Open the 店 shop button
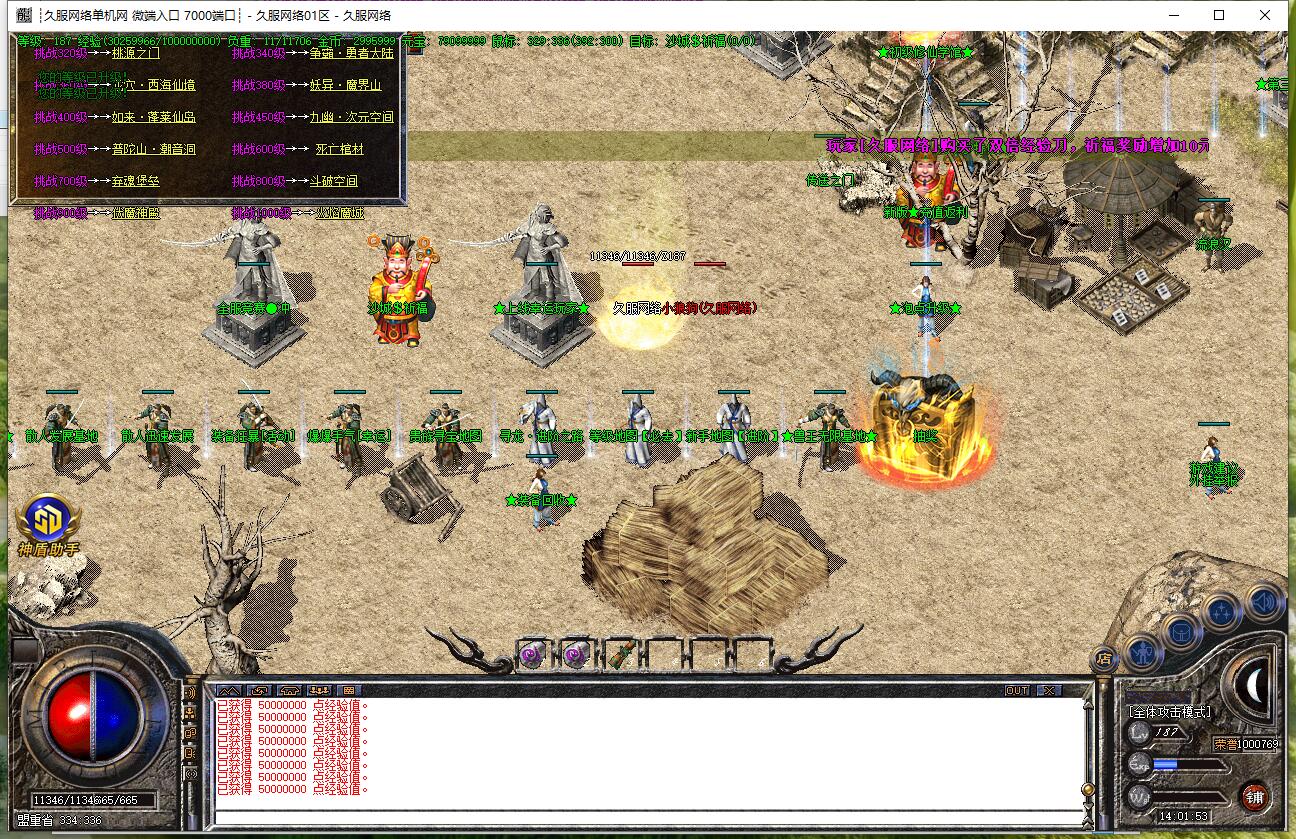 pos(1104,658)
